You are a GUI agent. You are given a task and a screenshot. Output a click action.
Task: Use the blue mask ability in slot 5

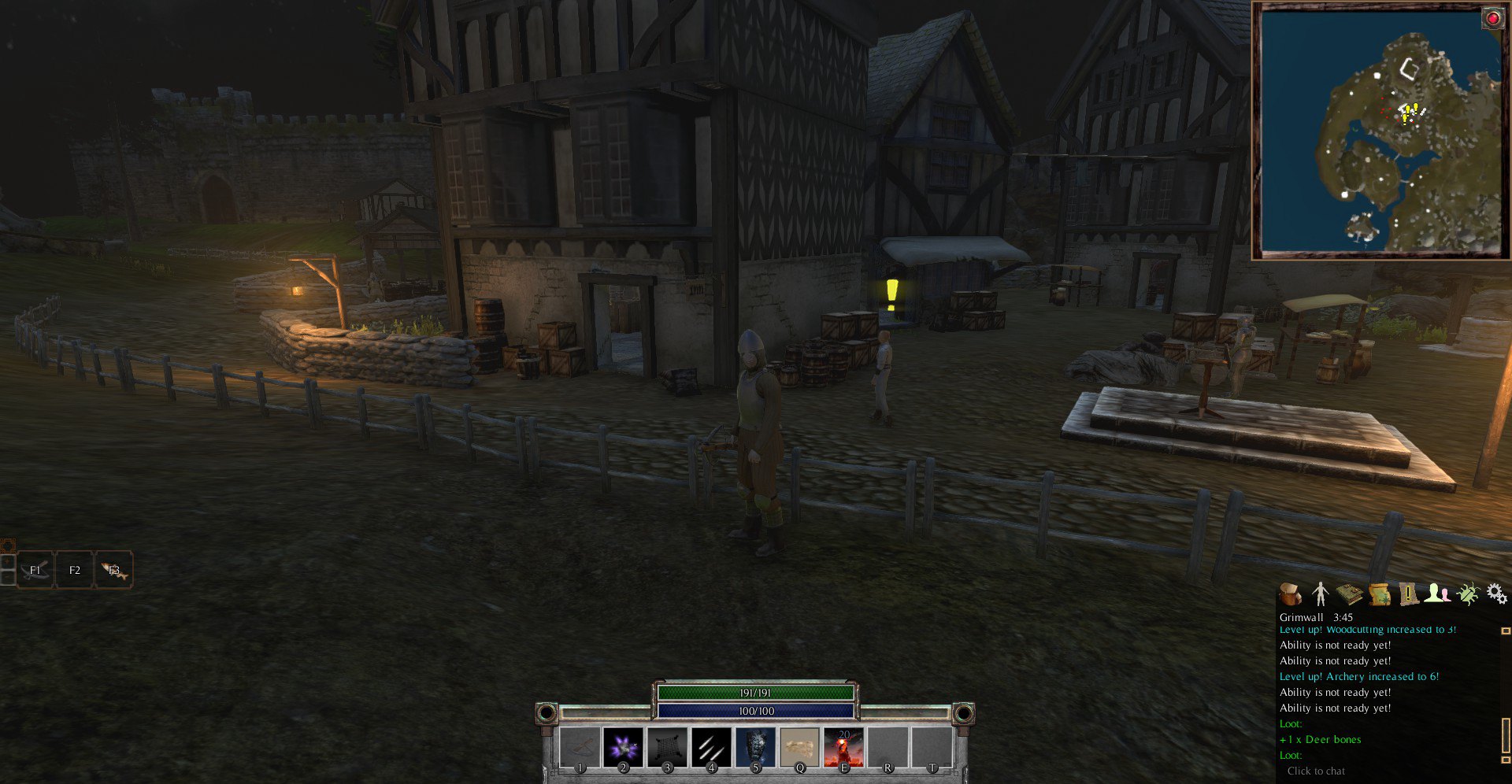(755, 746)
